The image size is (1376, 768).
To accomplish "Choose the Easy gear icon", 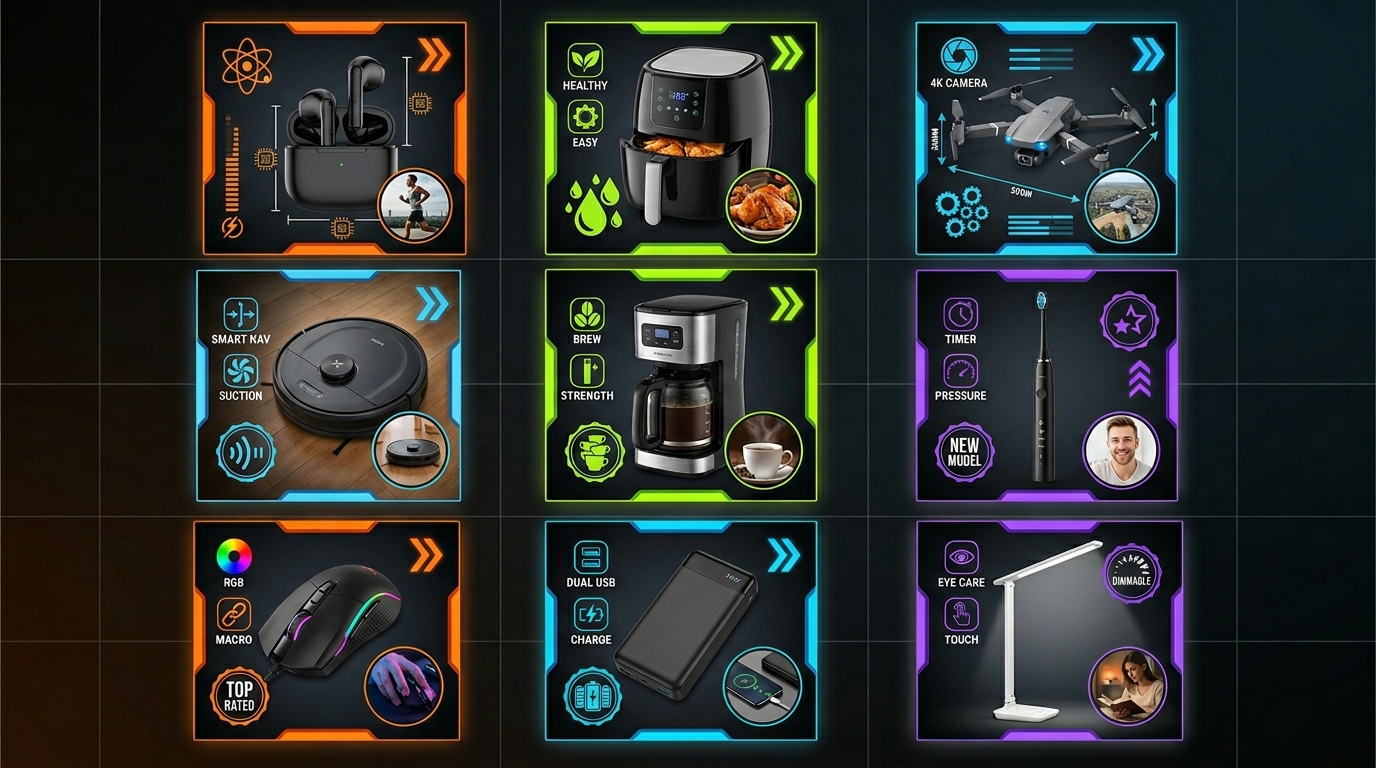I will (x=585, y=117).
